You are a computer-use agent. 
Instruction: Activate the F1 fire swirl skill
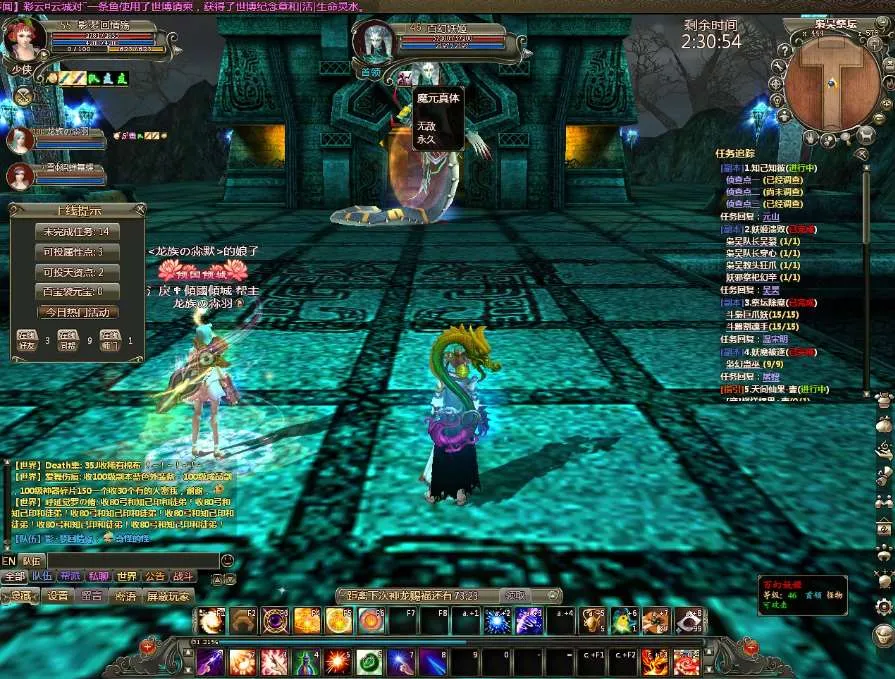pos(210,621)
